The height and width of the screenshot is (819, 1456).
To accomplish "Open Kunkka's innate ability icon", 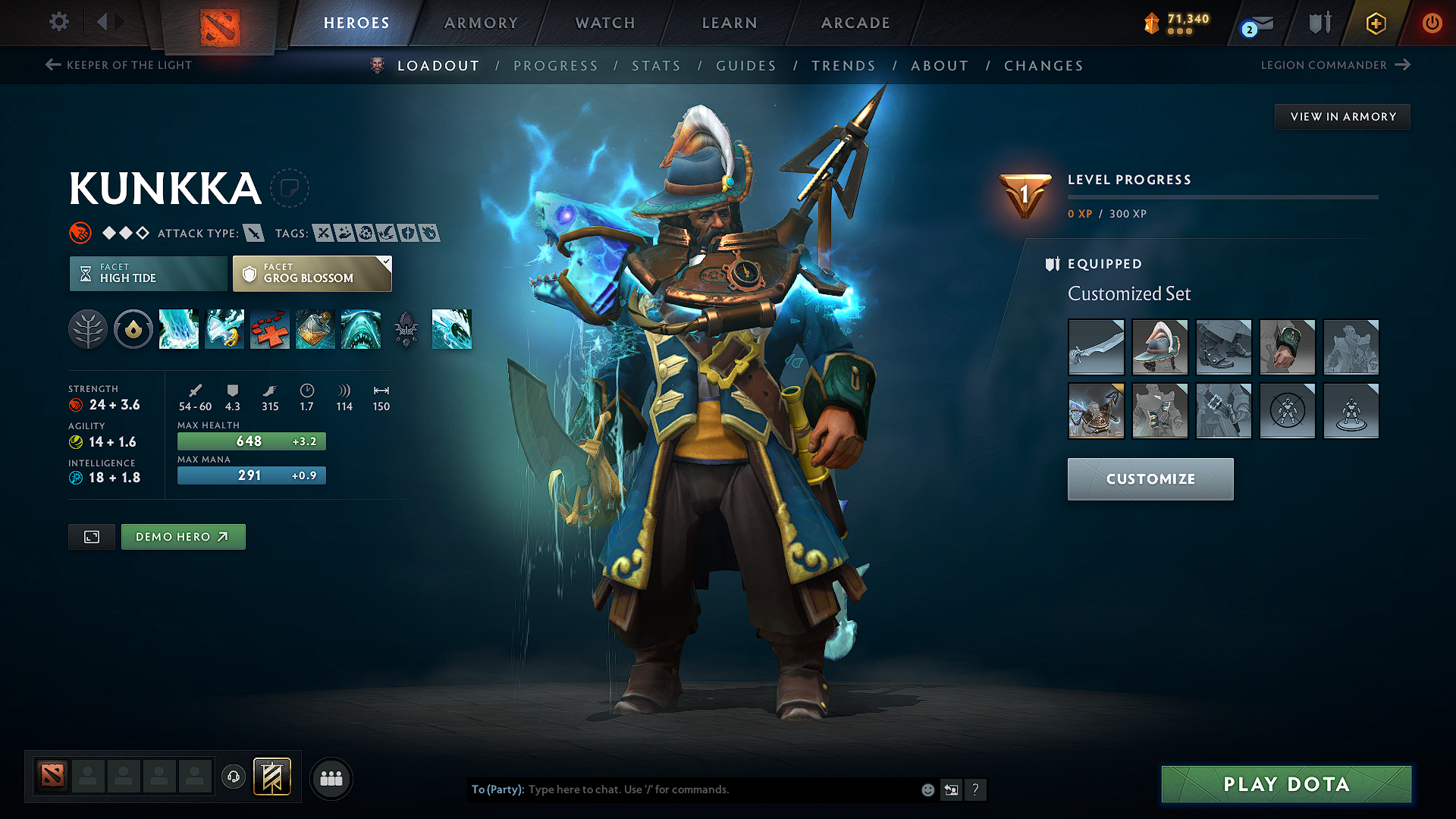I will click(x=88, y=329).
